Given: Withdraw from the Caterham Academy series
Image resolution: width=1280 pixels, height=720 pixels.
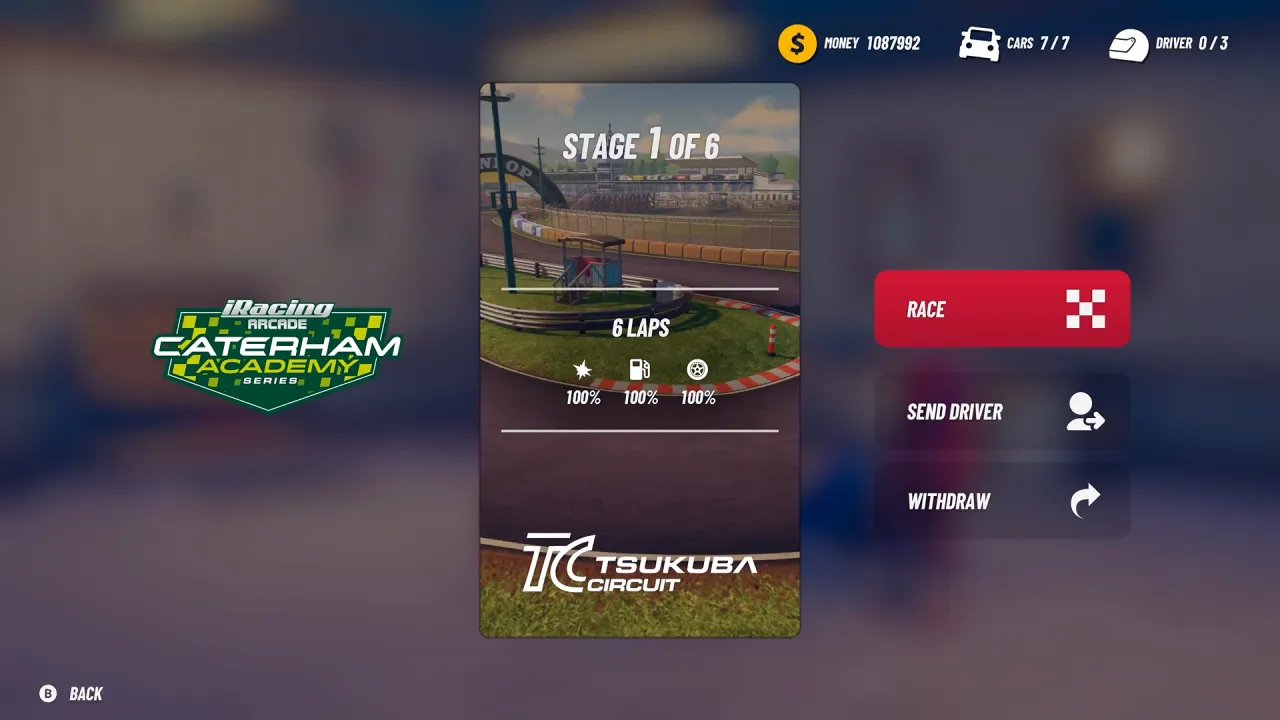Looking at the screenshot, I should 1002,501.
